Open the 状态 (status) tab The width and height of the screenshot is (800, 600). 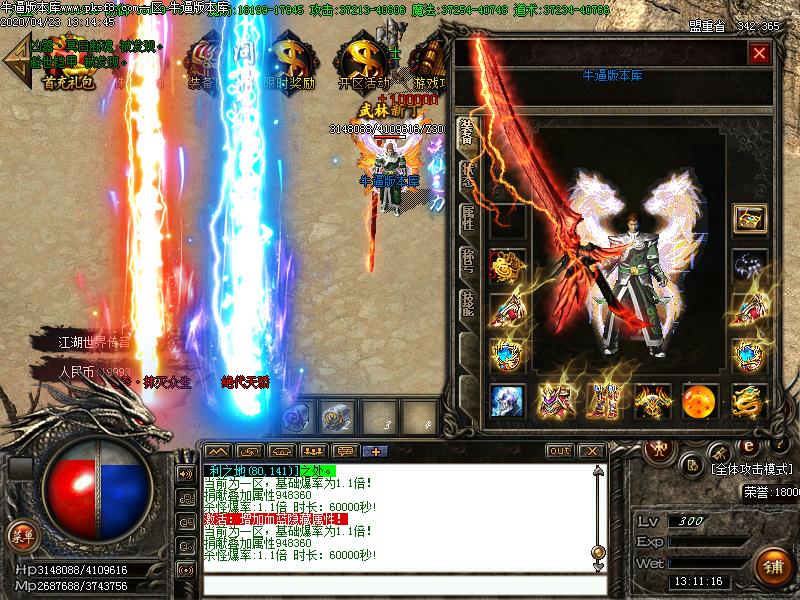pyautogui.click(x=467, y=174)
